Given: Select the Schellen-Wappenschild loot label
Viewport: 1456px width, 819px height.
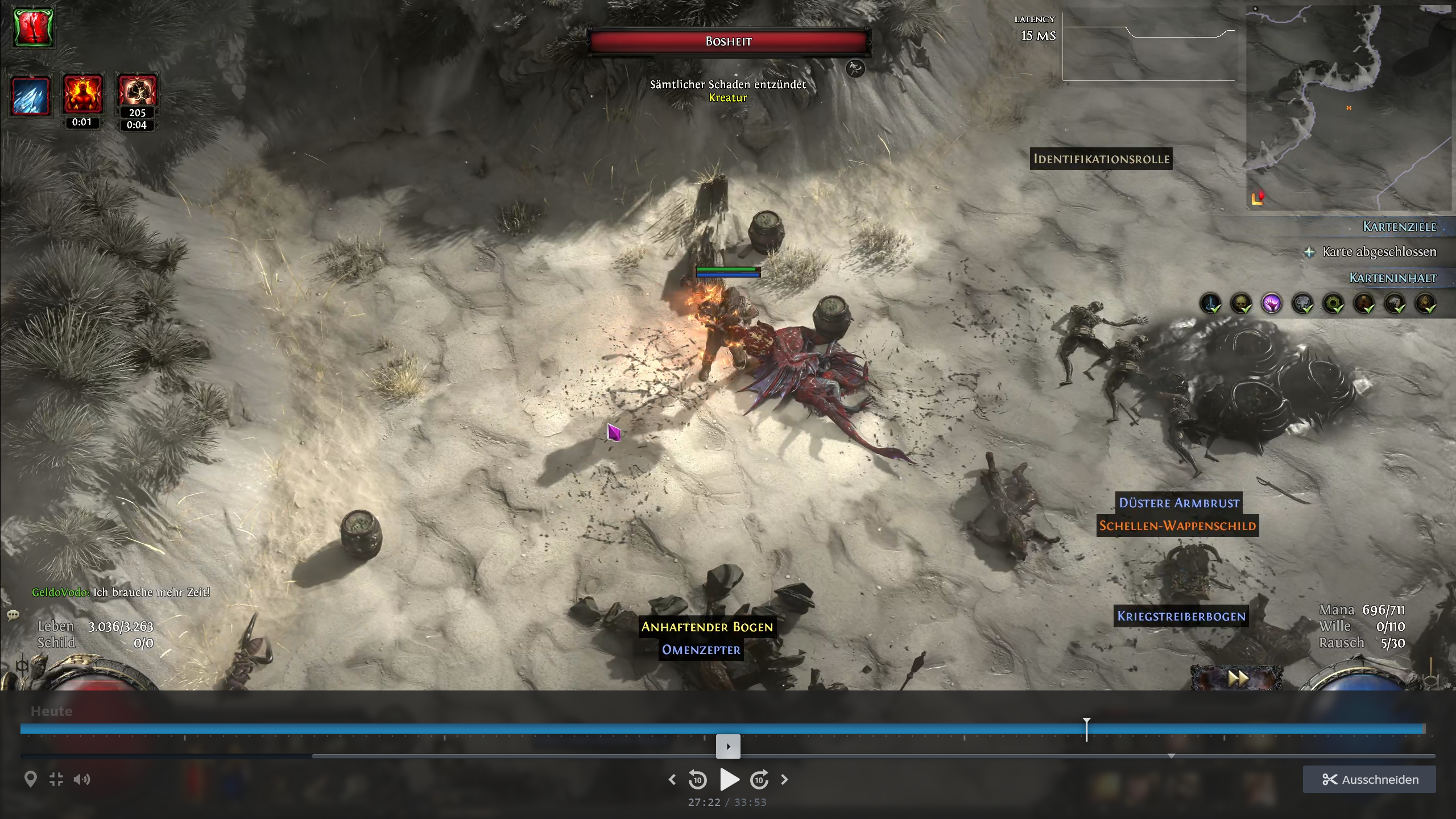Looking at the screenshot, I should (x=1177, y=526).
